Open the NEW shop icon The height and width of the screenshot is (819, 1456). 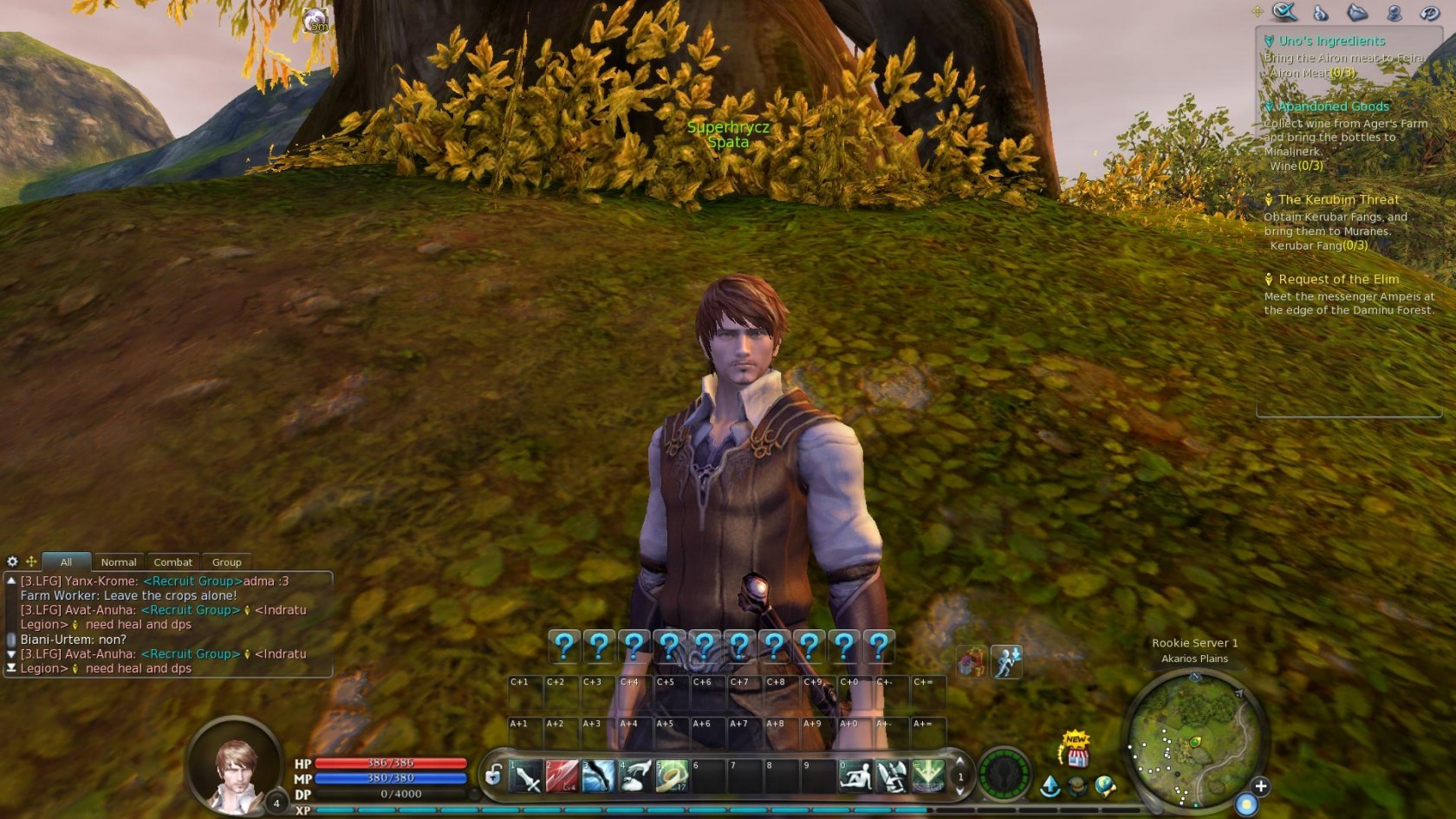coord(1077,751)
